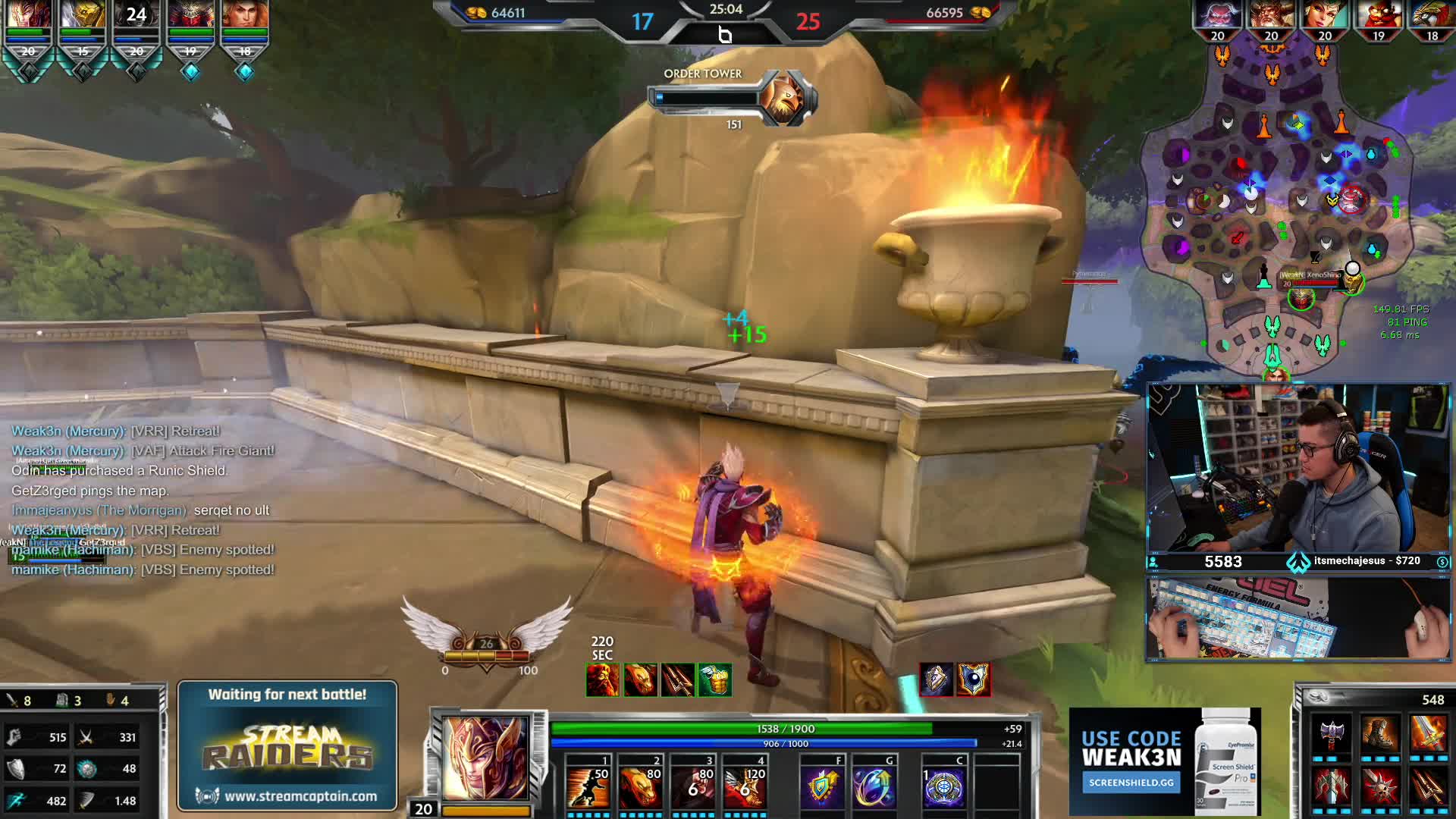Select the purple hammer item in inventory

(1332, 736)
